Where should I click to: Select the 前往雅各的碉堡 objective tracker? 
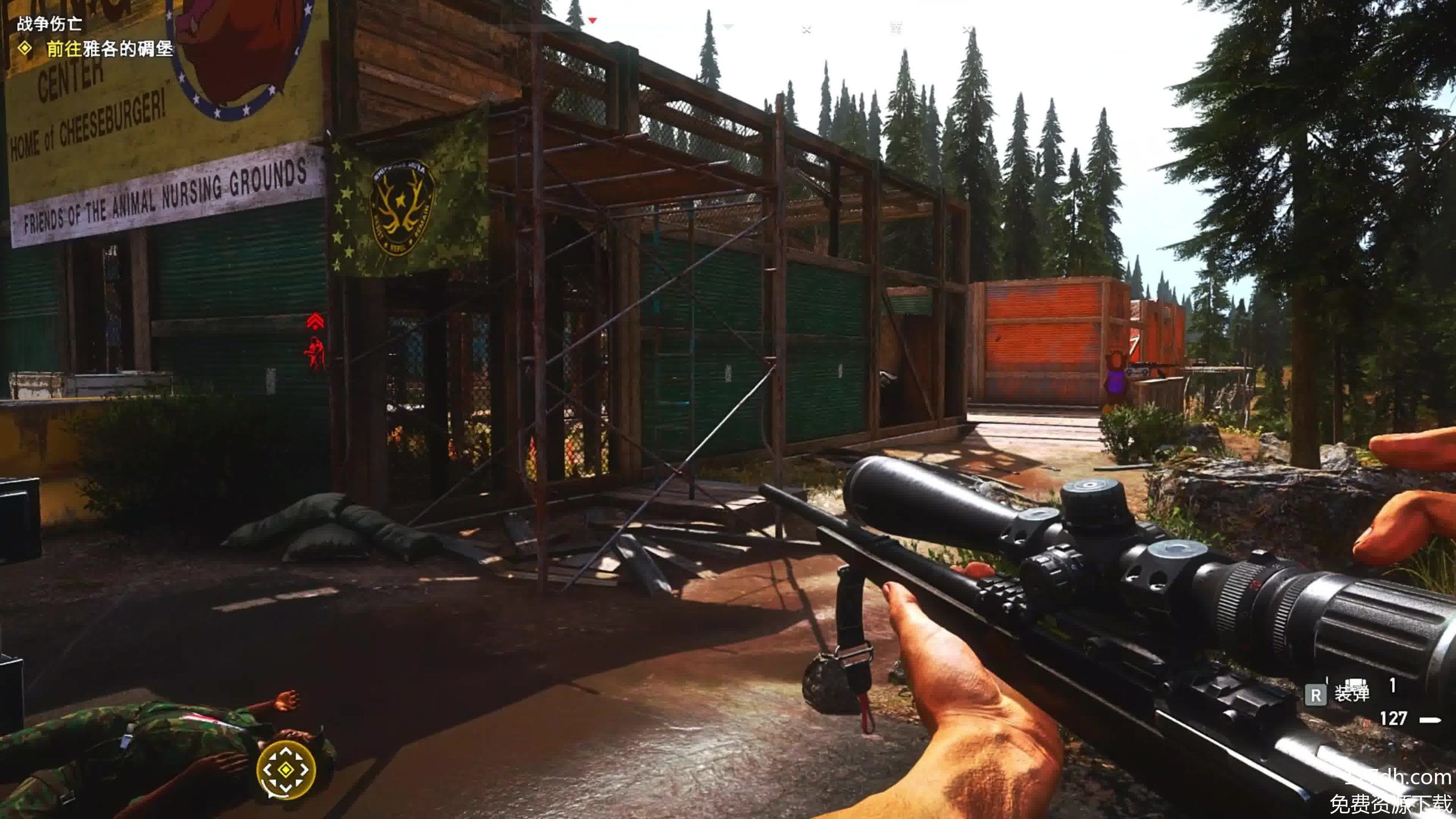[x=109, y=49]
